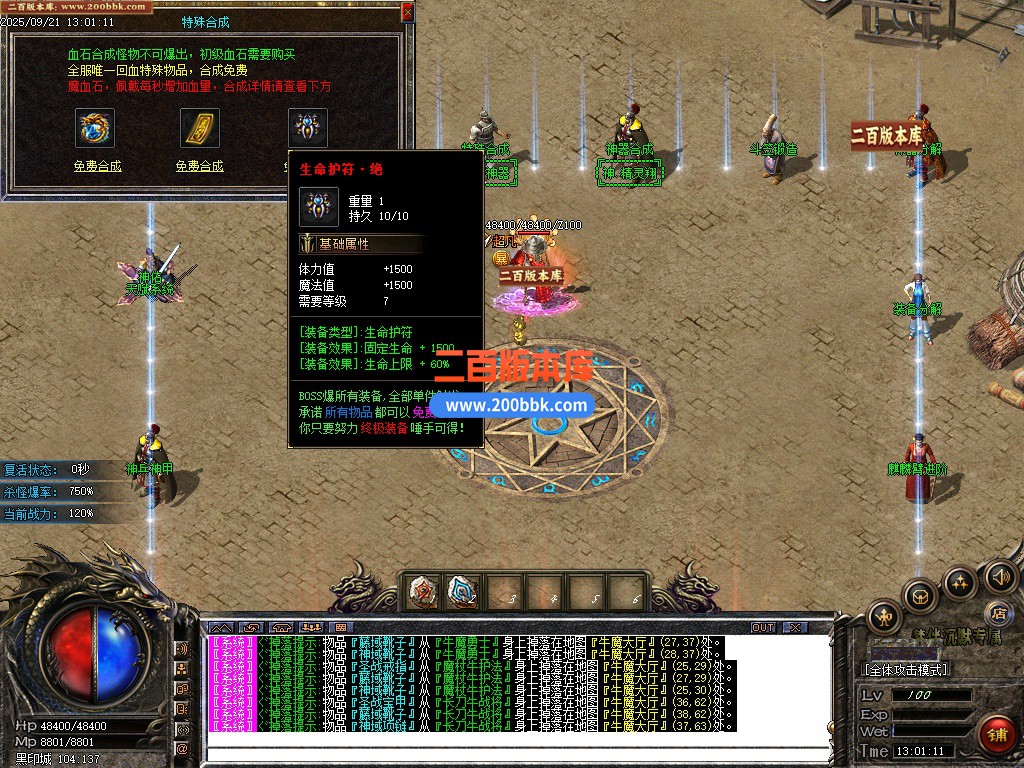
Task: Use the red rune stone in hotbar
Action: [x=423, y=593]
